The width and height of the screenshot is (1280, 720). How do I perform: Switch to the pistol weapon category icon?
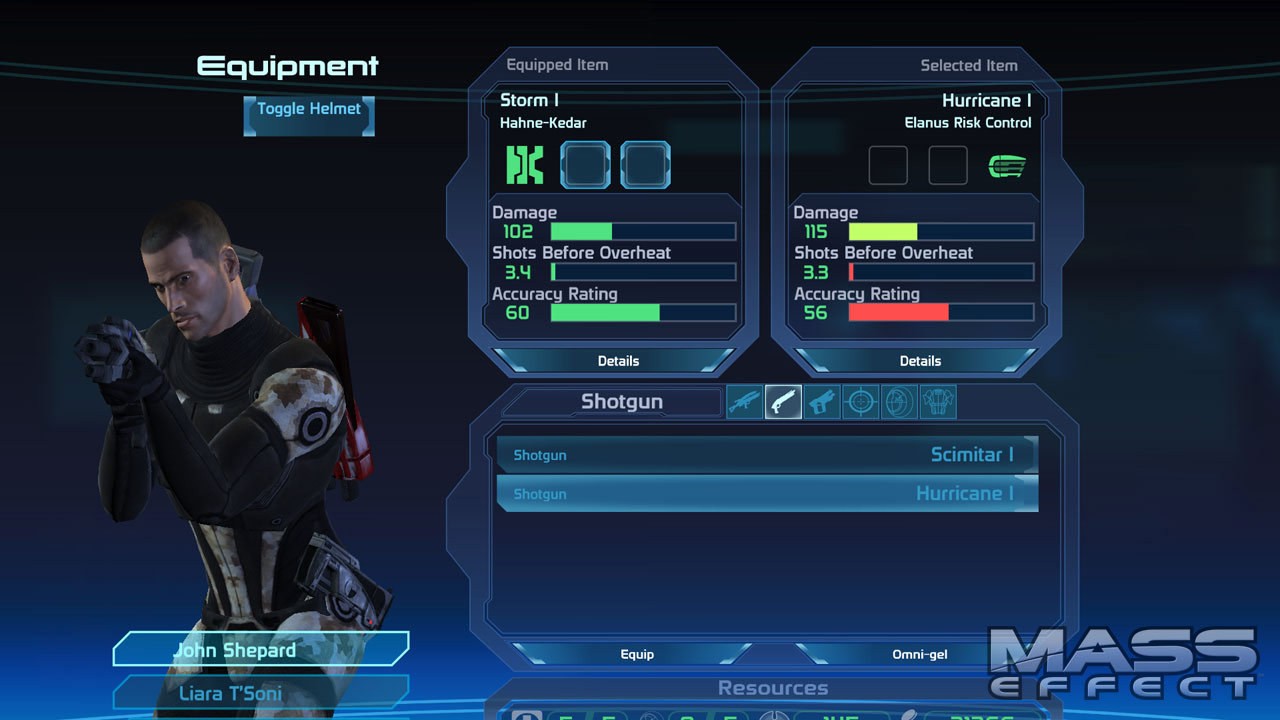coord(822,401)
